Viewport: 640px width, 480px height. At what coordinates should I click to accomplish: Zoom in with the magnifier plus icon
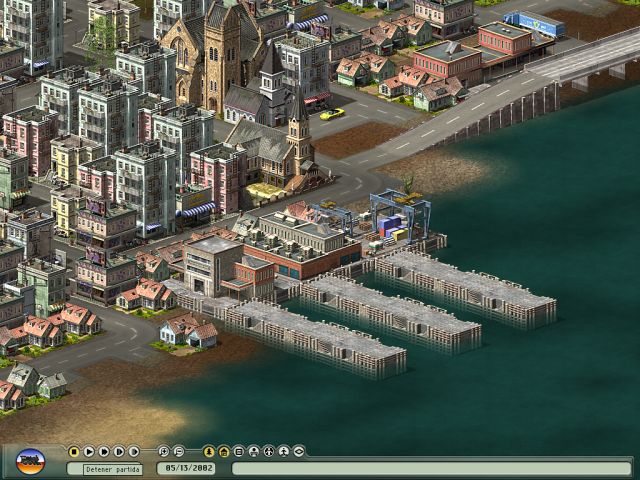164,451
